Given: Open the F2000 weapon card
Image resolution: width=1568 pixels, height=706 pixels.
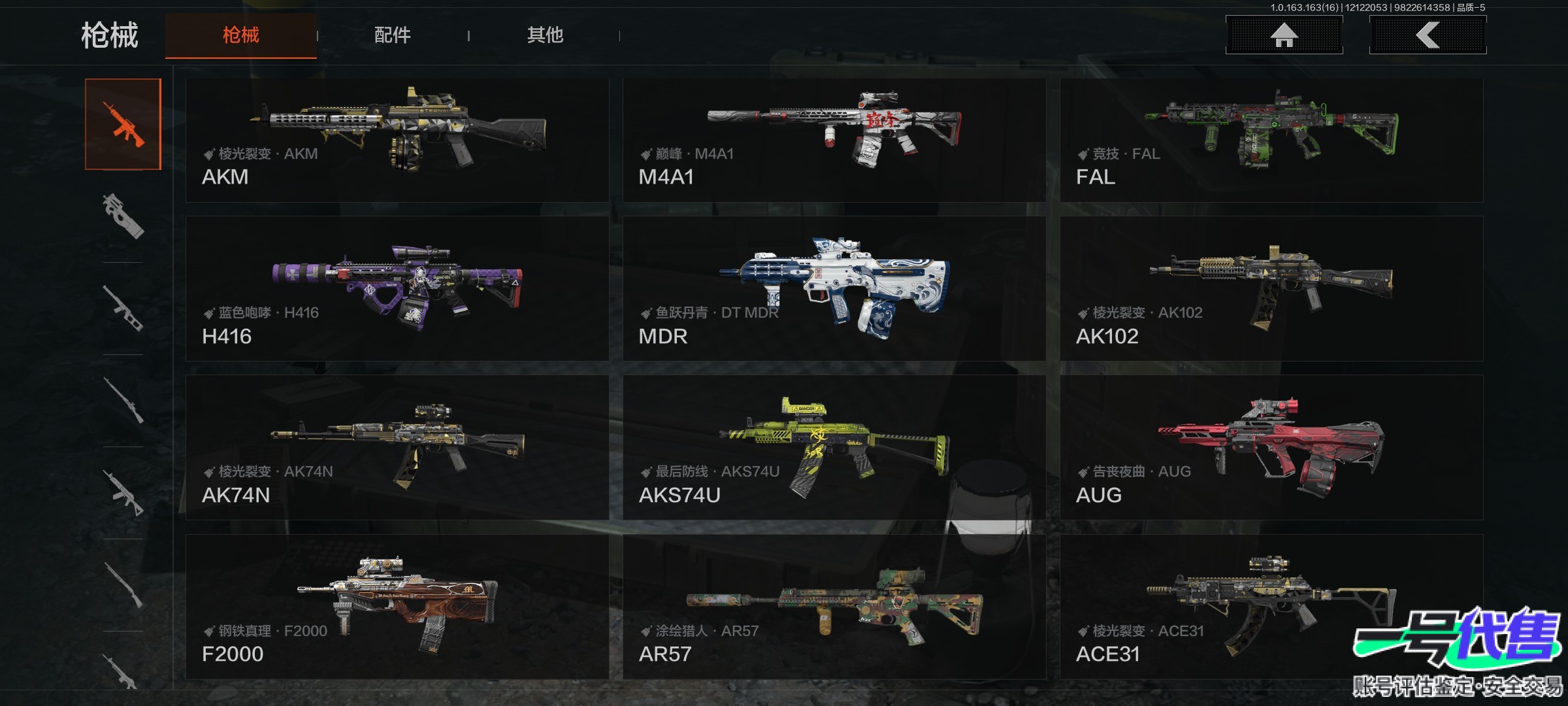Looking at the screenshot, I should click(x=397, y=607).
